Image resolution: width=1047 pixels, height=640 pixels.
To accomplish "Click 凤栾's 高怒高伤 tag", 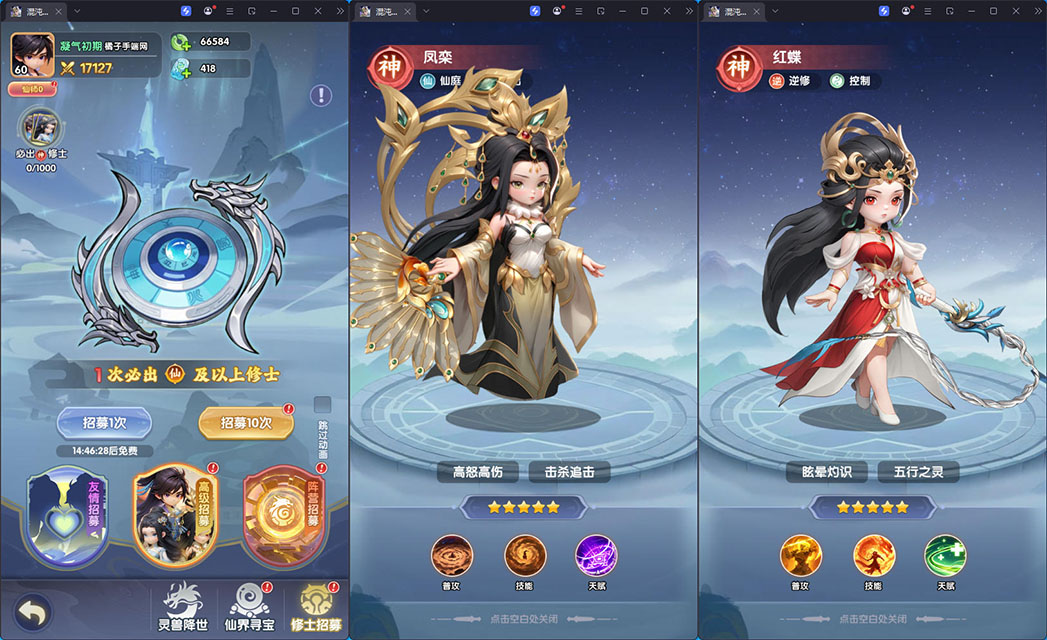I will [480, 471].
